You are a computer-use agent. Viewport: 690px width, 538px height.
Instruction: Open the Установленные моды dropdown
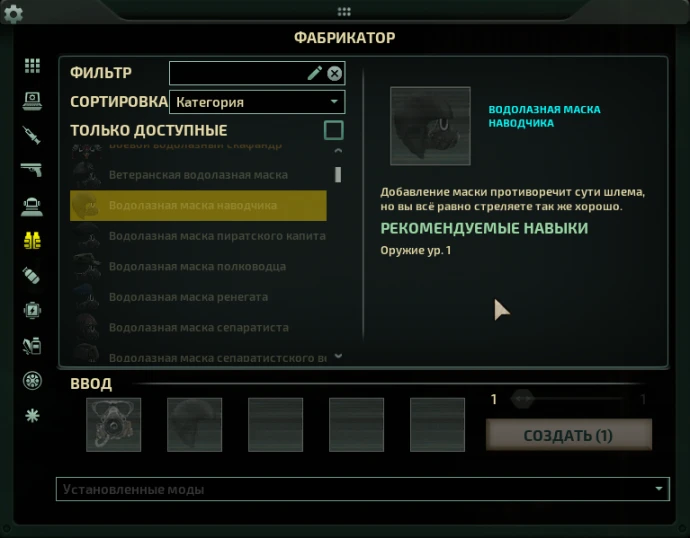coord(361,489)
